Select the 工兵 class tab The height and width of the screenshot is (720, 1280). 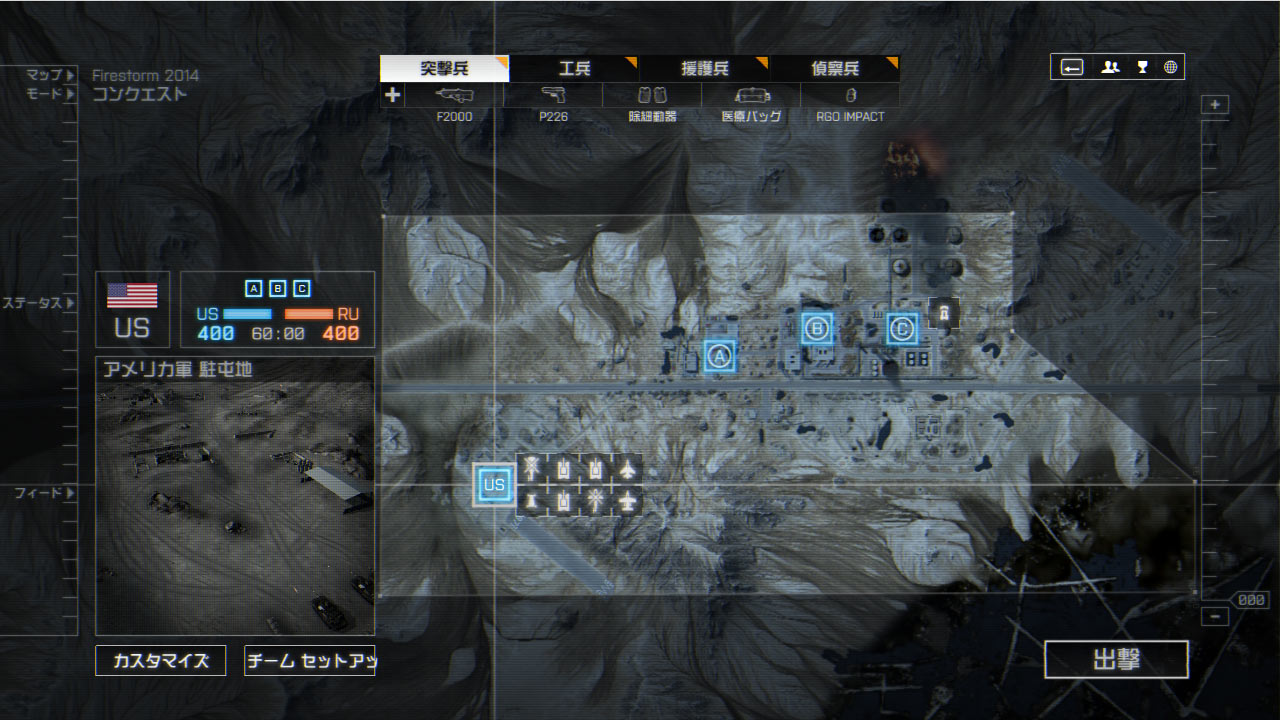click(574, 68)
